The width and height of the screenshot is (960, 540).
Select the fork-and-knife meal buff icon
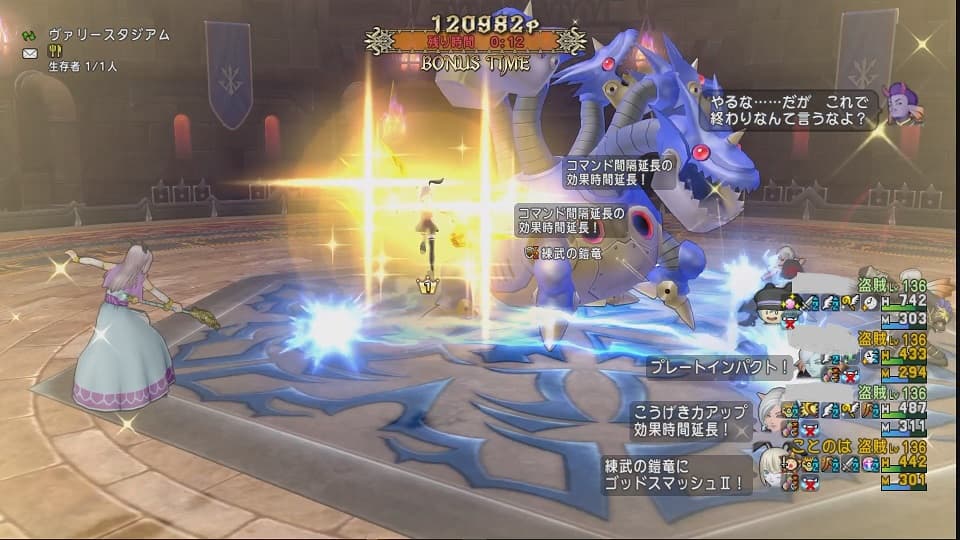coord(57,53)
